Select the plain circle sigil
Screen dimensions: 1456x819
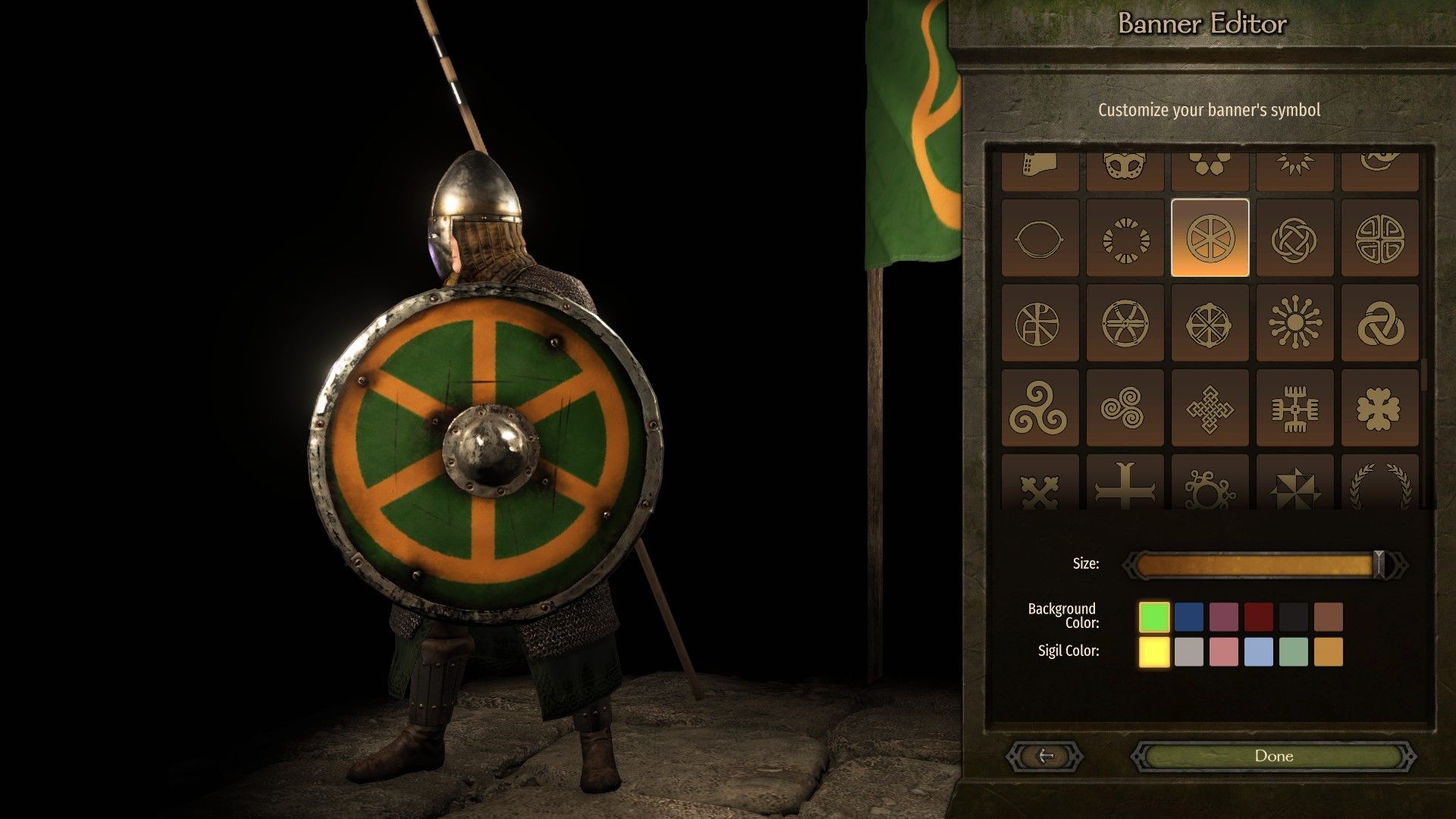(1040, 239)
